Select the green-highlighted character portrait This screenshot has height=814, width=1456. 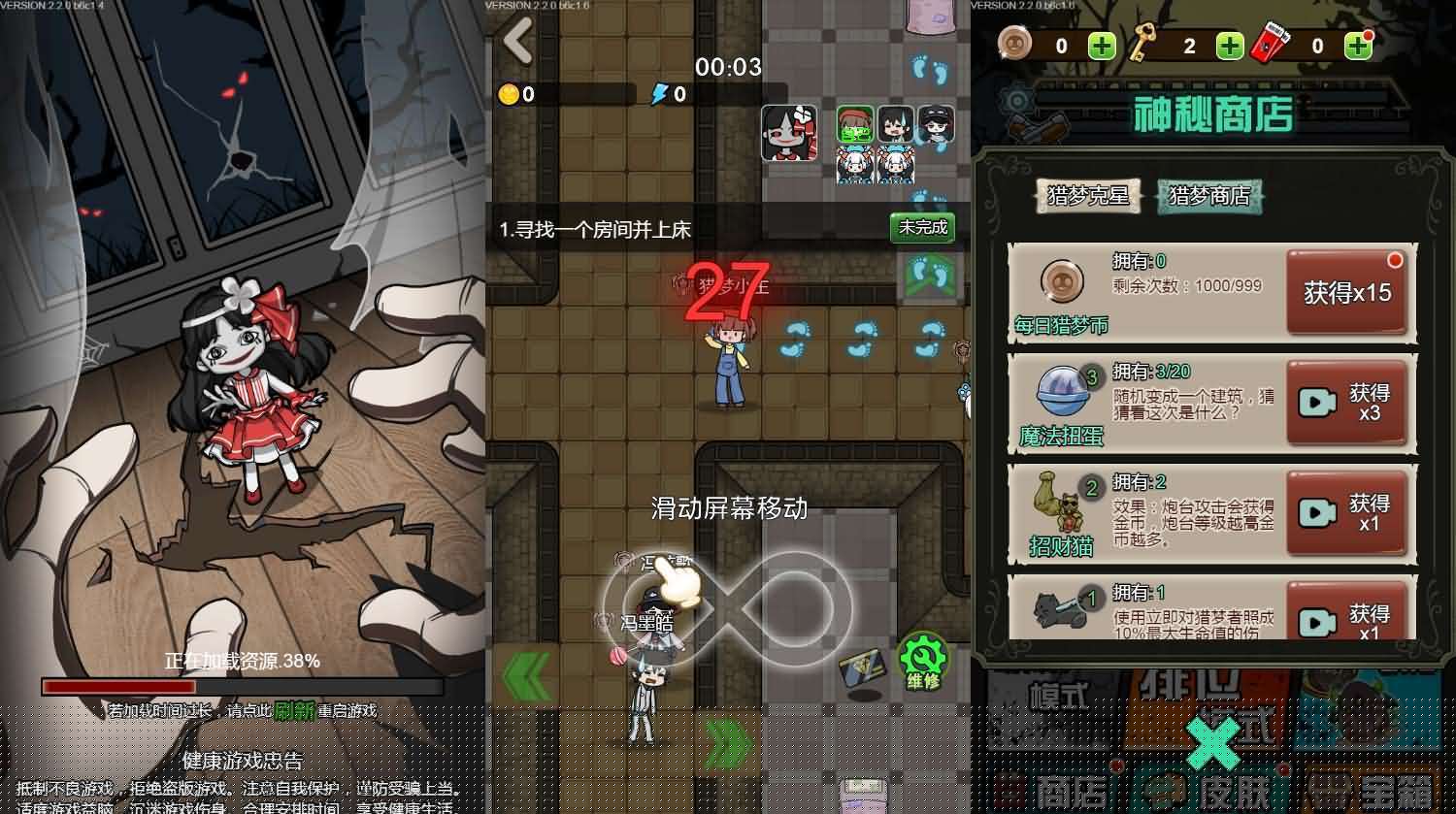[854, 121]
